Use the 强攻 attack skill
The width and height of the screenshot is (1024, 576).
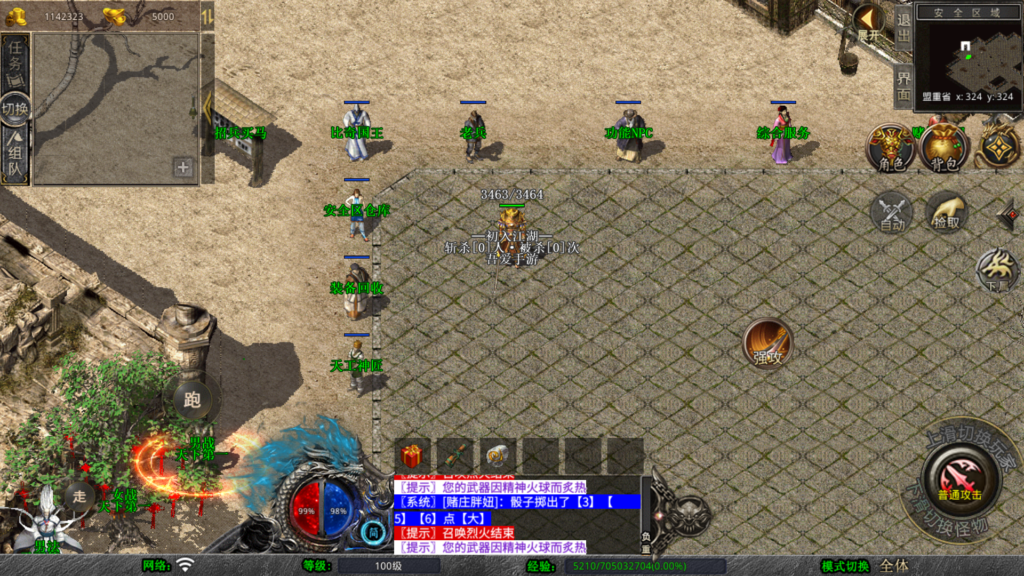pos(767,343)
